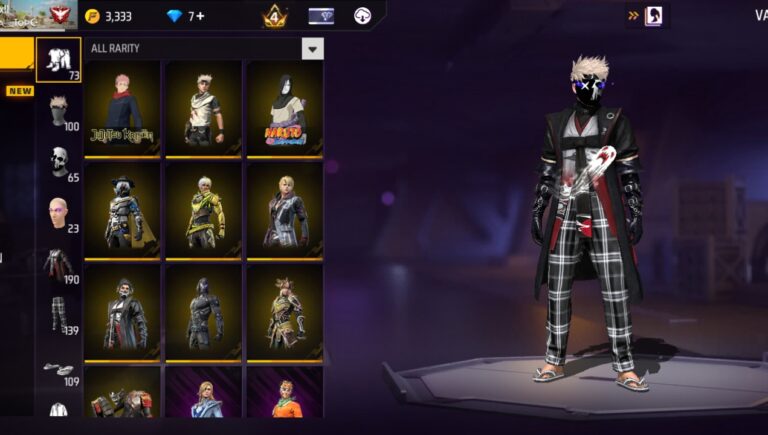
Task: Pick the white-haired fighter outfit thumbnail
Action: [203, 109]
